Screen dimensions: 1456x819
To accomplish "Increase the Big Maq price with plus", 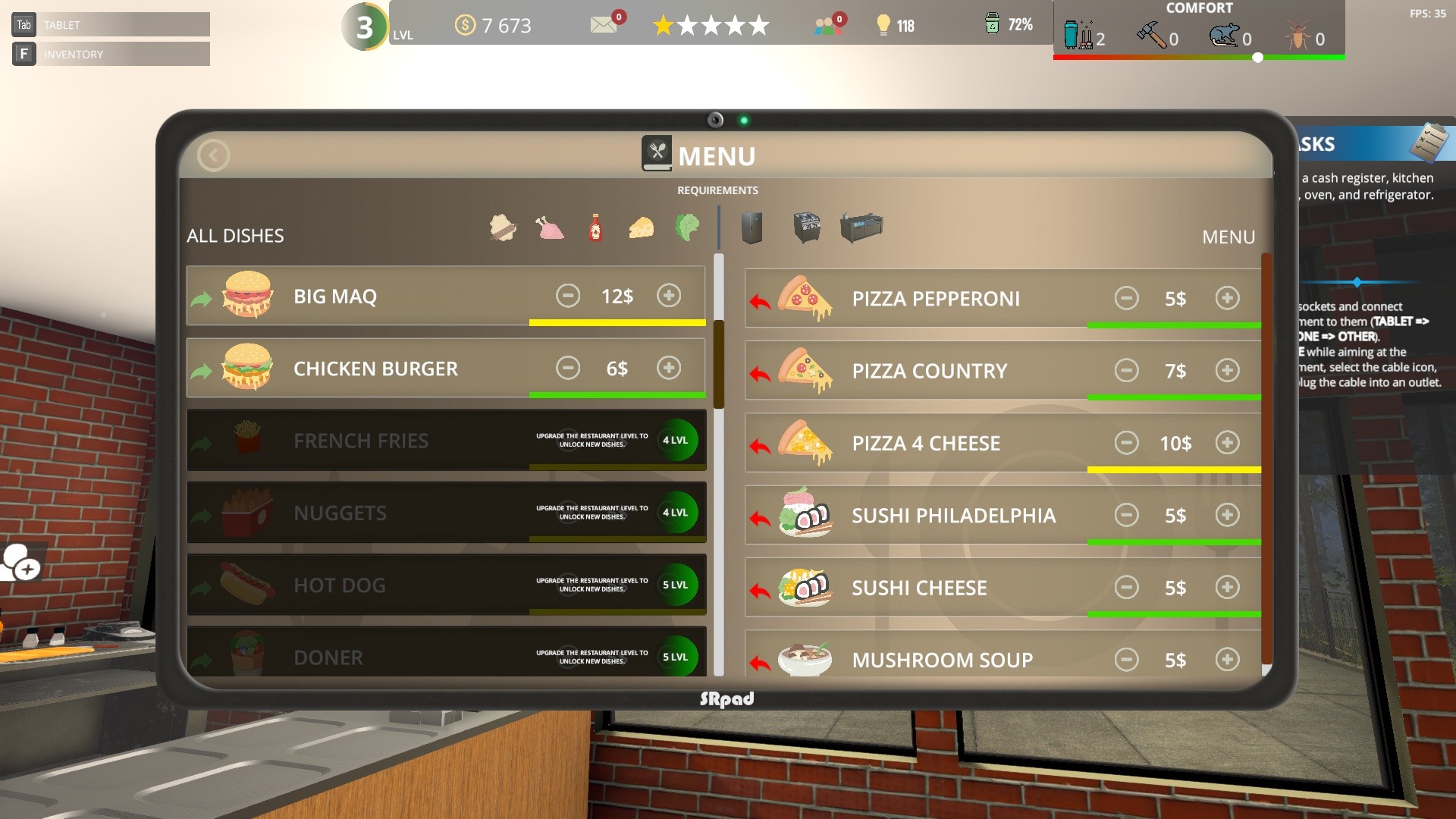I will [x=668, y=296].
